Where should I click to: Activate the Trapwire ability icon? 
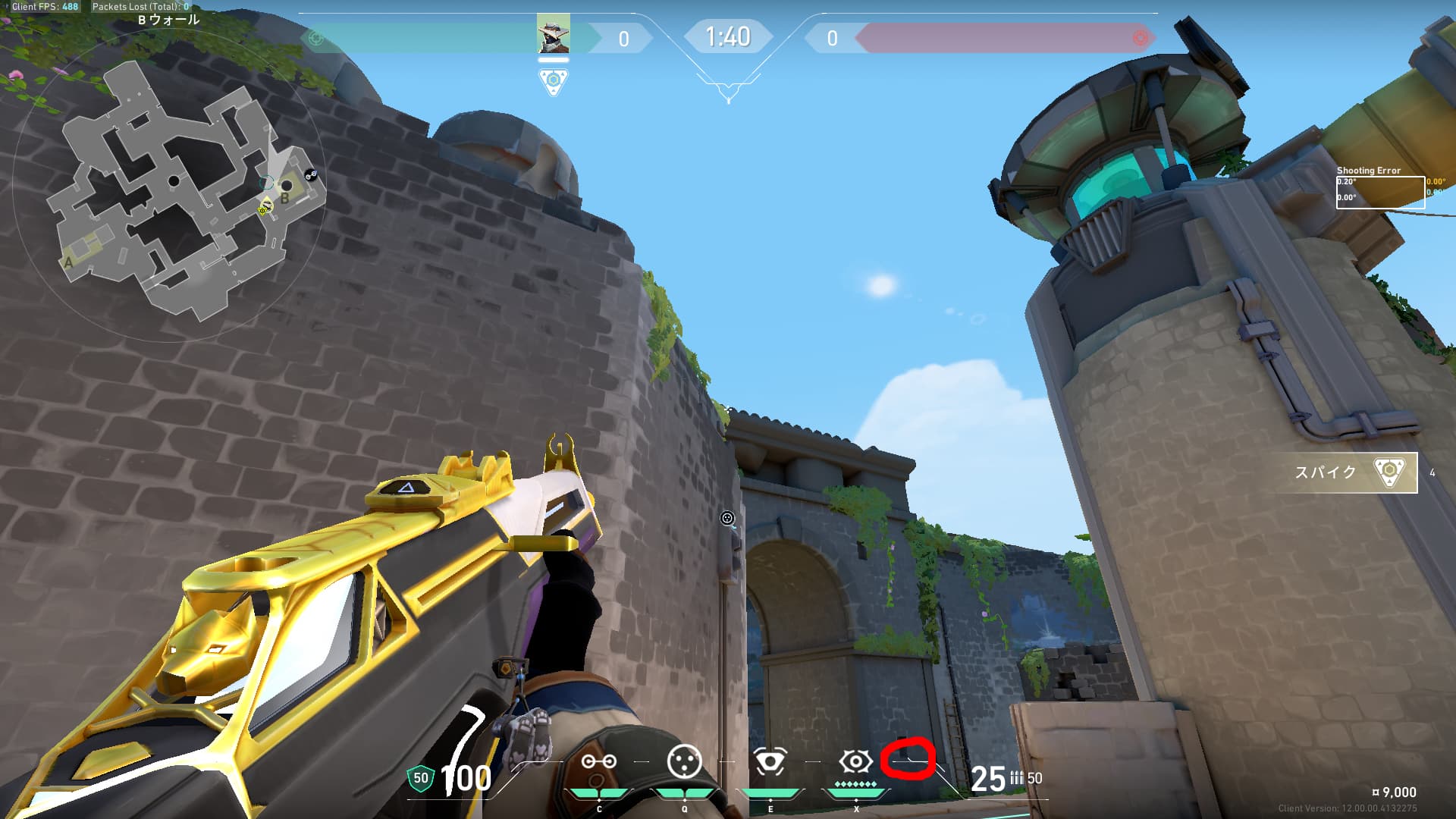[598, 761]
